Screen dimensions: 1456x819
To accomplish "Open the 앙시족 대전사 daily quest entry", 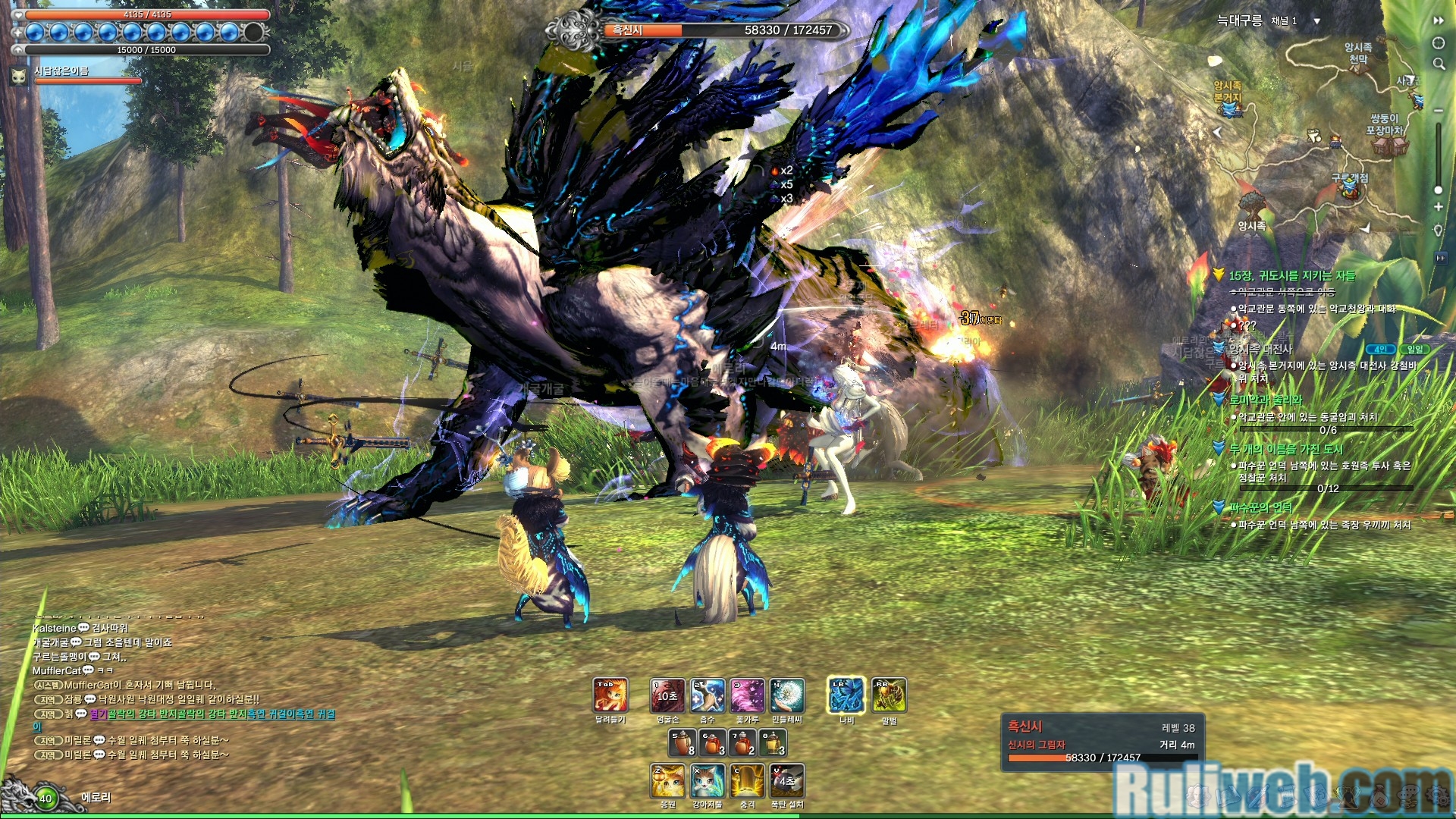I will click(1260, 349).
